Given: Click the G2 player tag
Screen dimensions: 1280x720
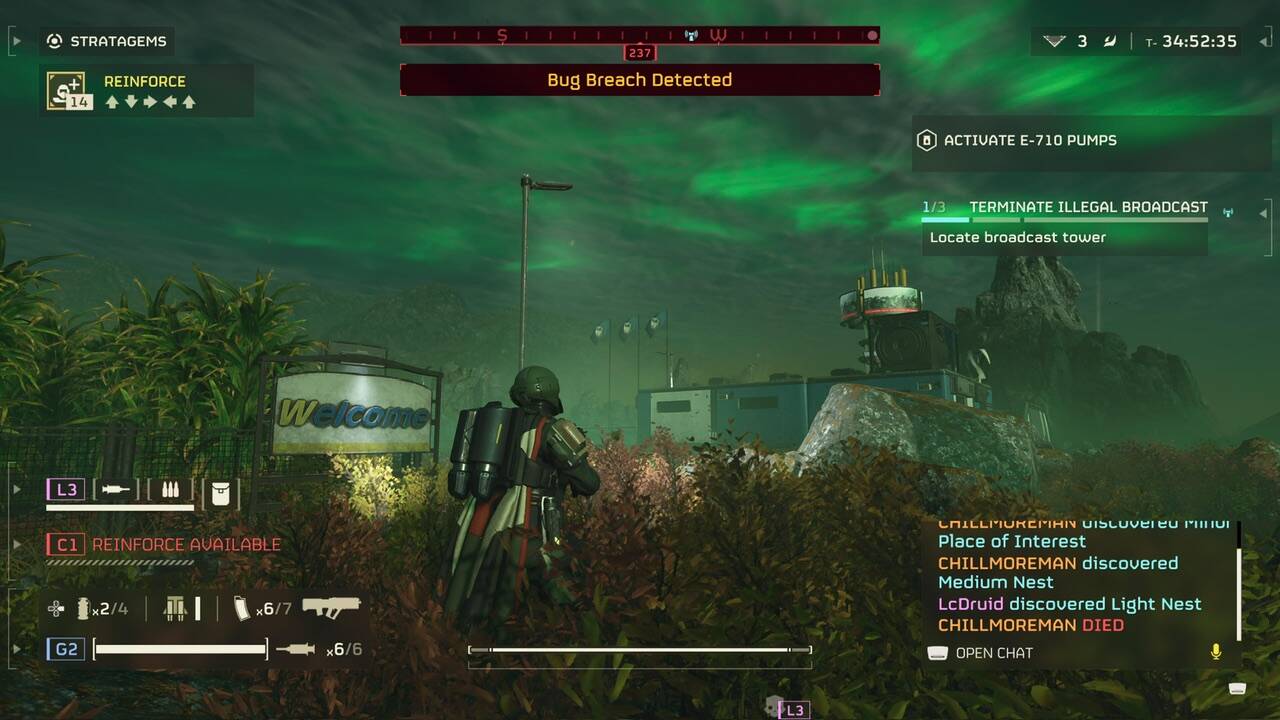Looking at the screenshot, I should [x=67, y=650].
